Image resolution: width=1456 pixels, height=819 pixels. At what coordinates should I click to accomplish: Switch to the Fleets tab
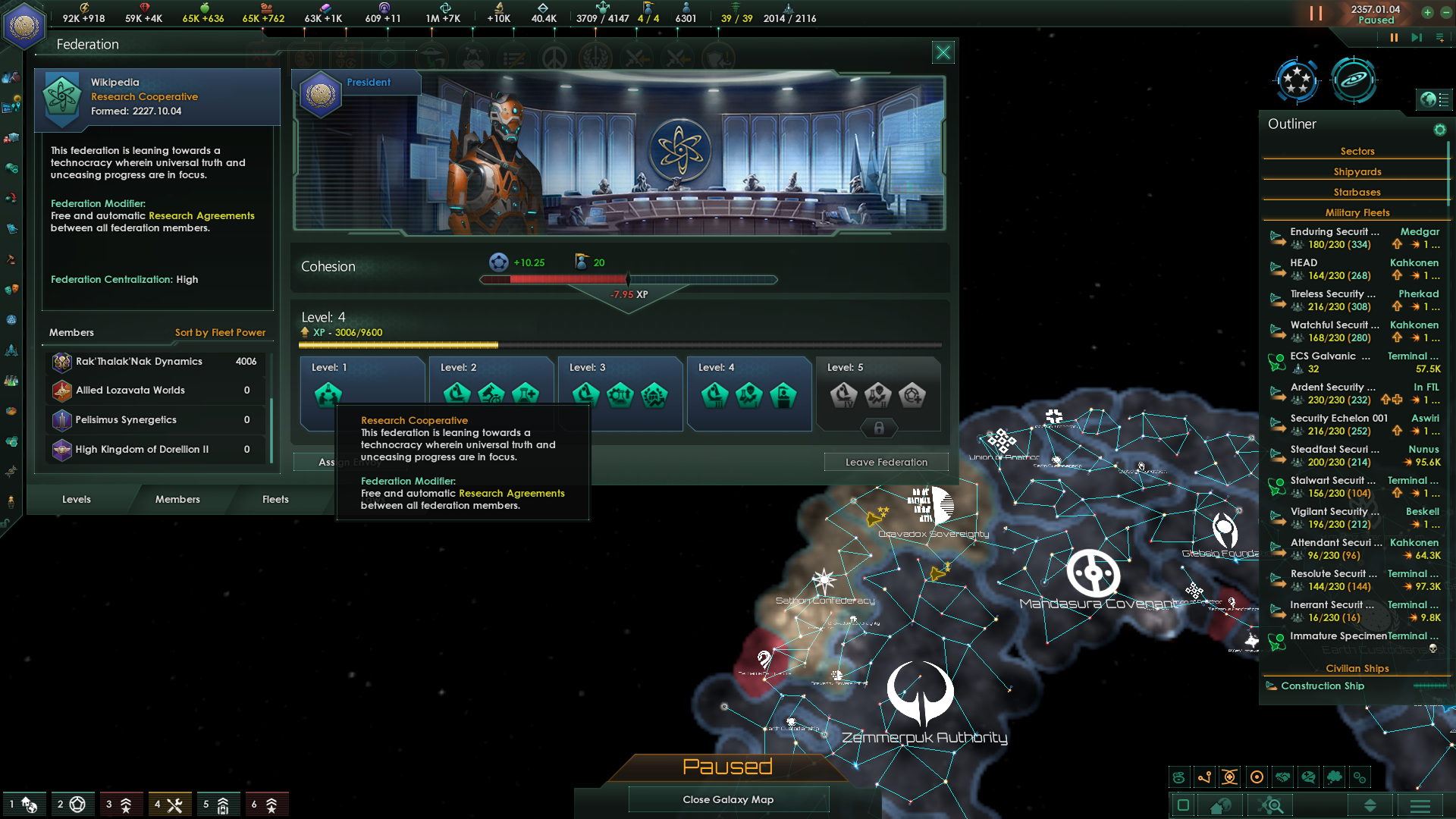point(275,499)
